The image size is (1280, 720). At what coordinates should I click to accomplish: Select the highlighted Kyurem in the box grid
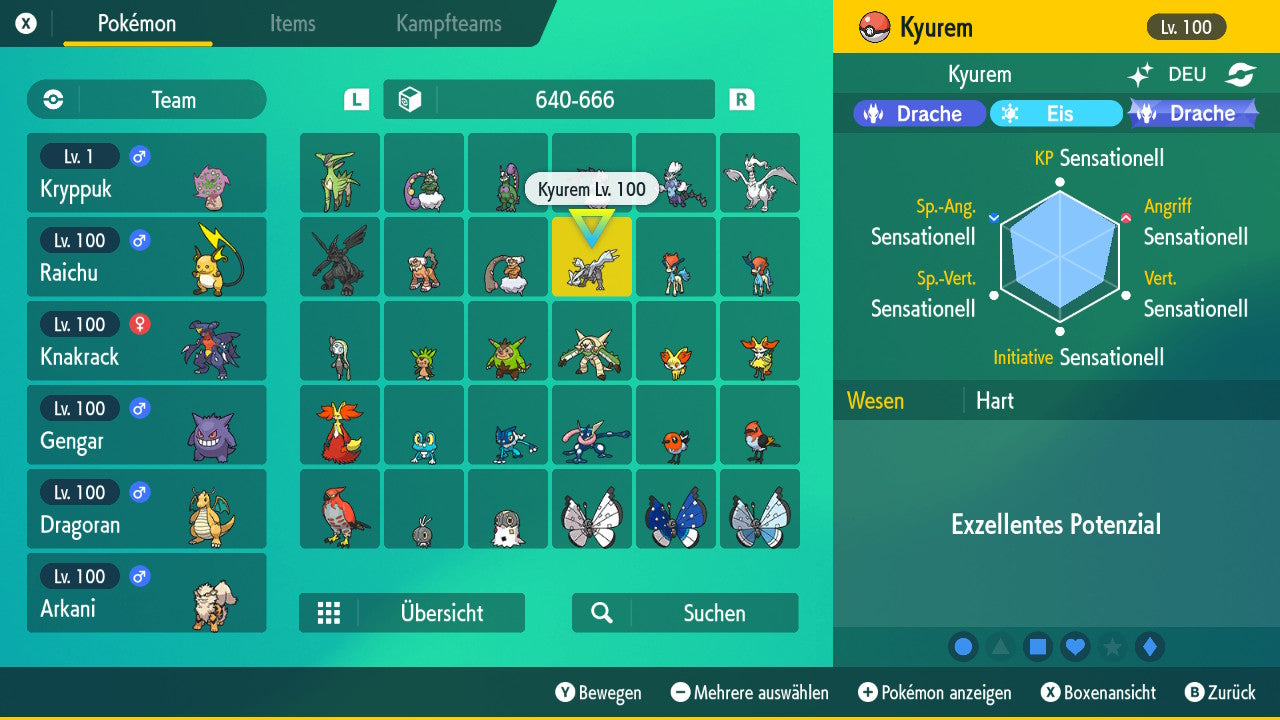pos(591,257)
